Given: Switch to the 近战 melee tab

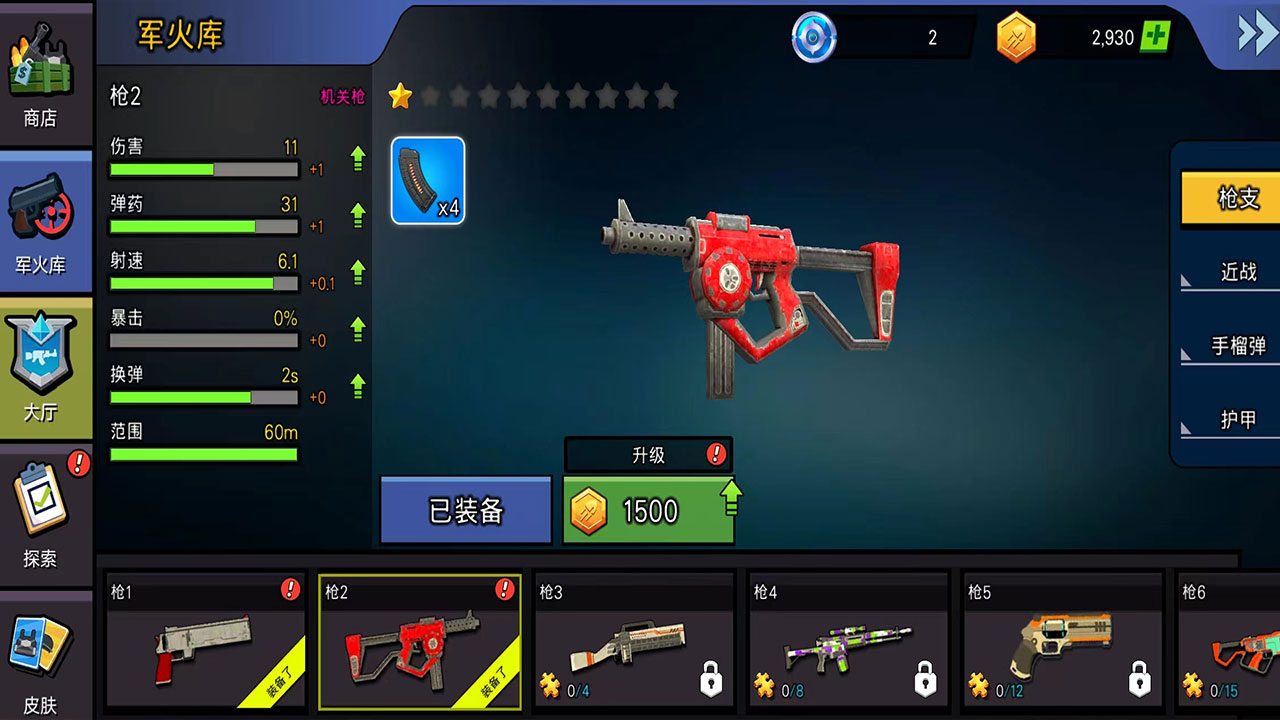Looking at the screenshot, I should tap(1236, 272).
